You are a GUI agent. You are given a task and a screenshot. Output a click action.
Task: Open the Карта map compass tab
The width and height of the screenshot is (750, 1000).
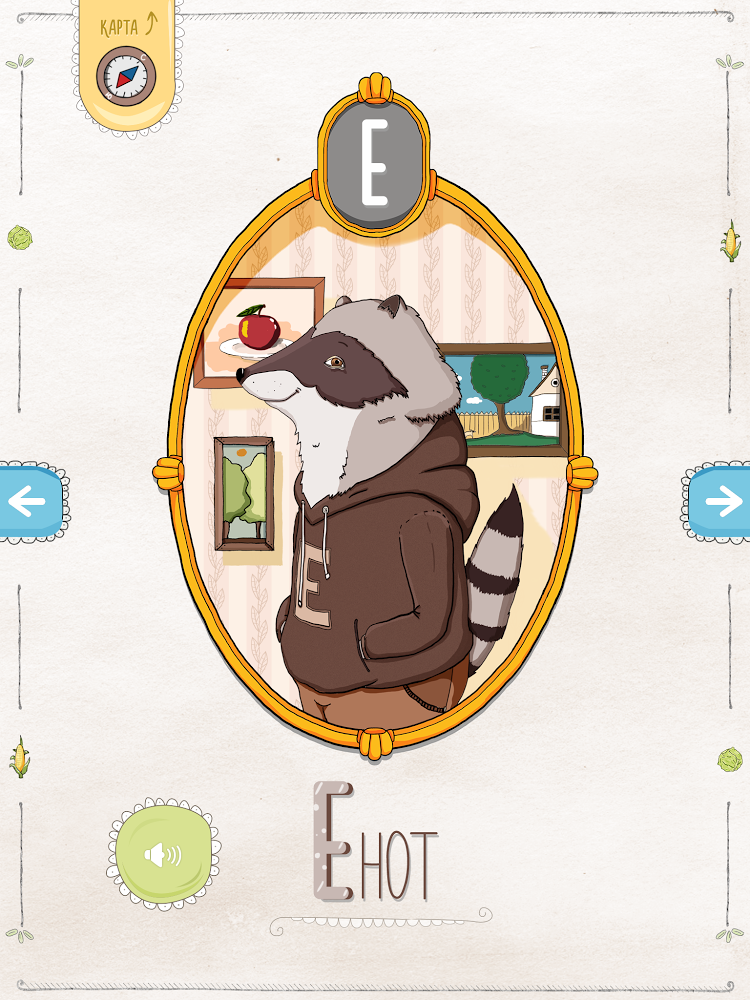click(127, 66)
